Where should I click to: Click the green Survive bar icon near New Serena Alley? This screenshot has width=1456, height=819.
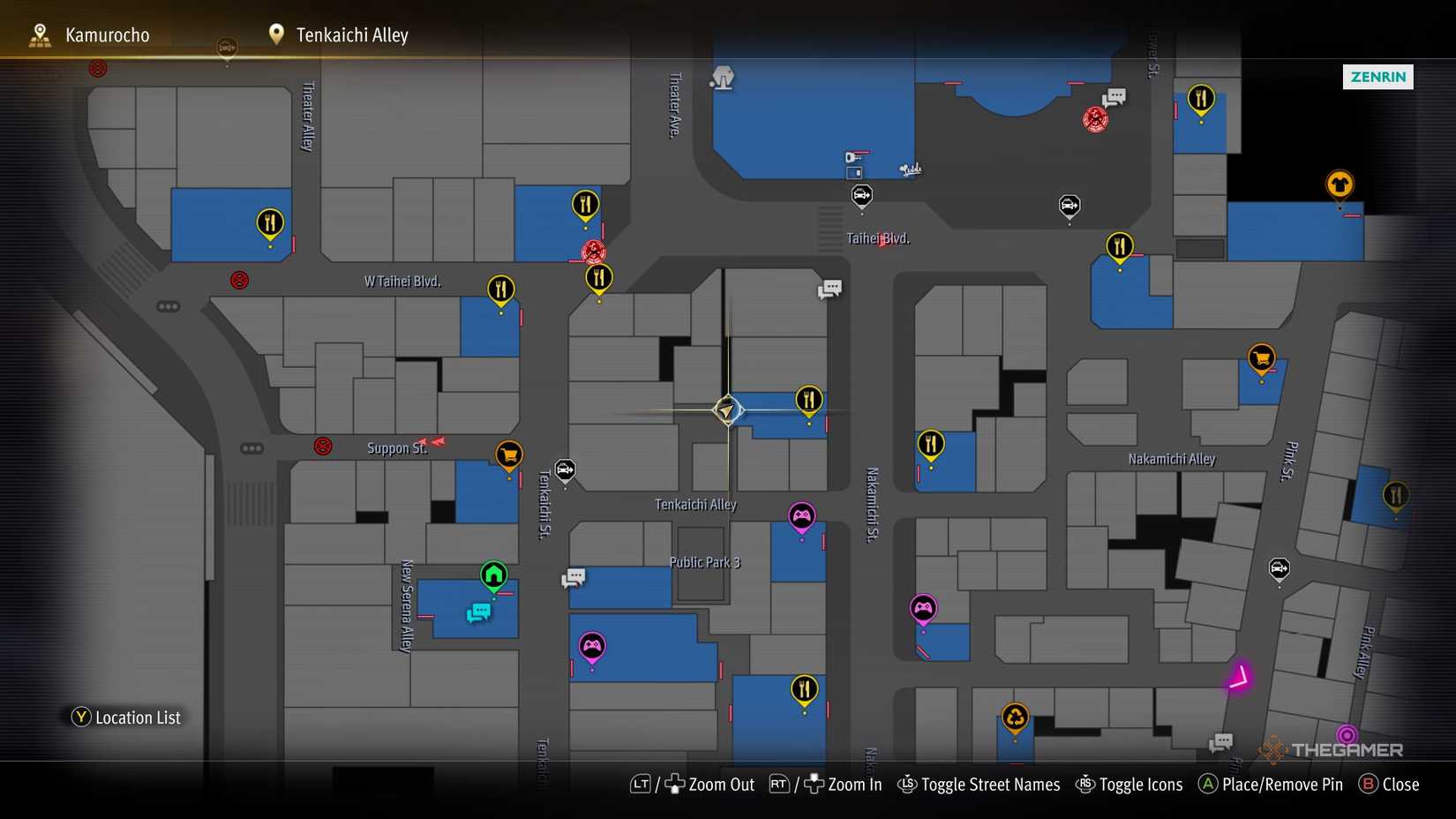click(x=493, y=575)
